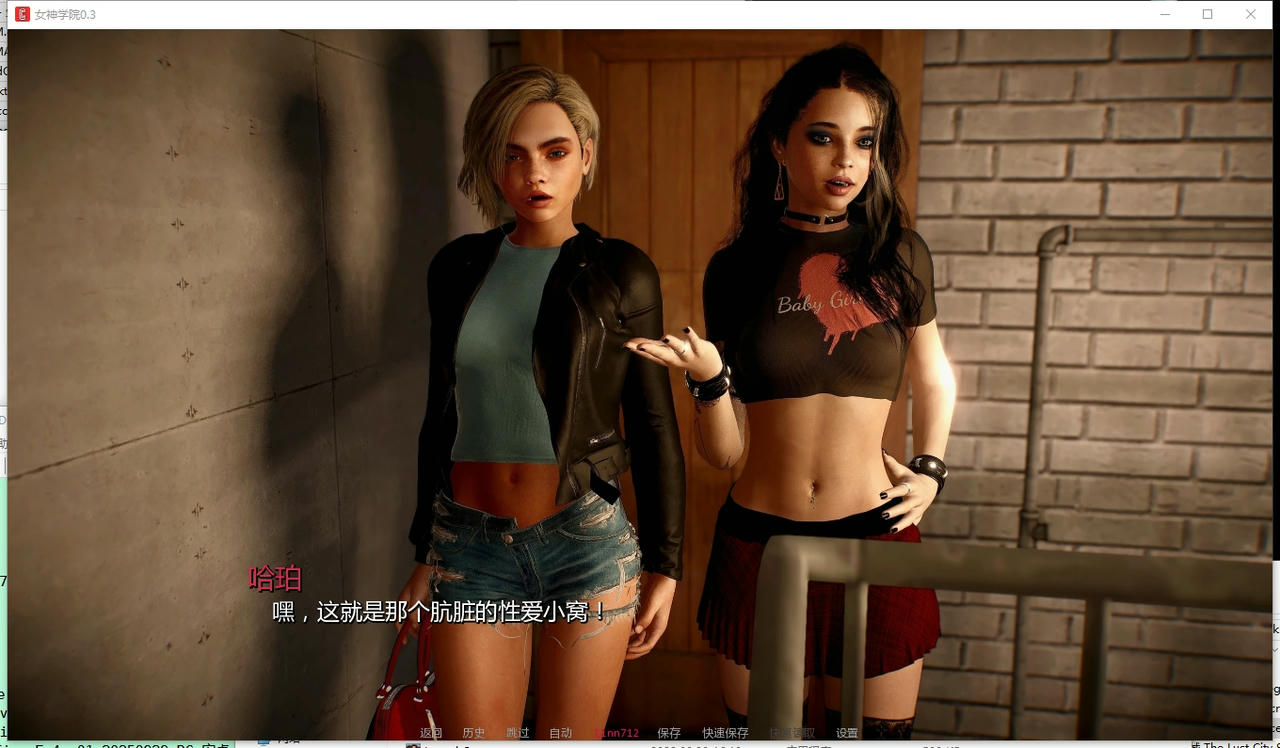Close the 女神学院0.3 window
This screenshot has width=1280, height=748.
tap(1251, 14)
